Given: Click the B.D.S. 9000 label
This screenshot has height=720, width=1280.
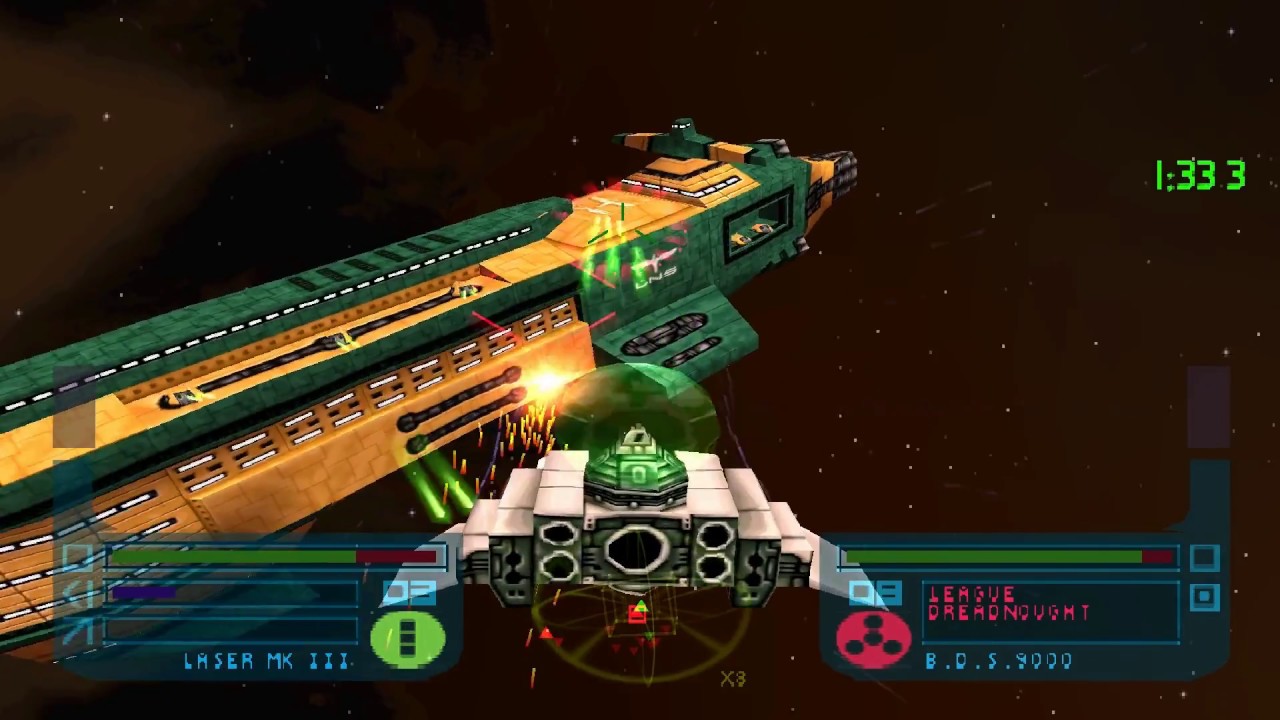Looking at the screenshot, I should pyautogui.click(x=999, y=661).
